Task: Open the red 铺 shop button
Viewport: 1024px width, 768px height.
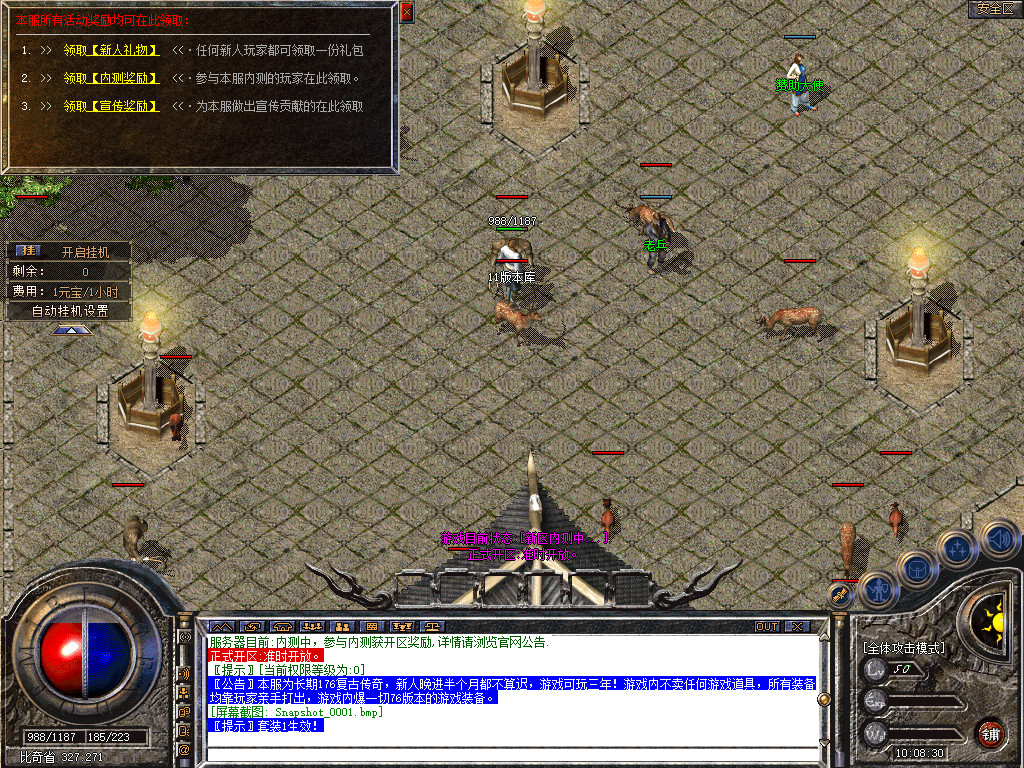Action: tap(990, 733)
